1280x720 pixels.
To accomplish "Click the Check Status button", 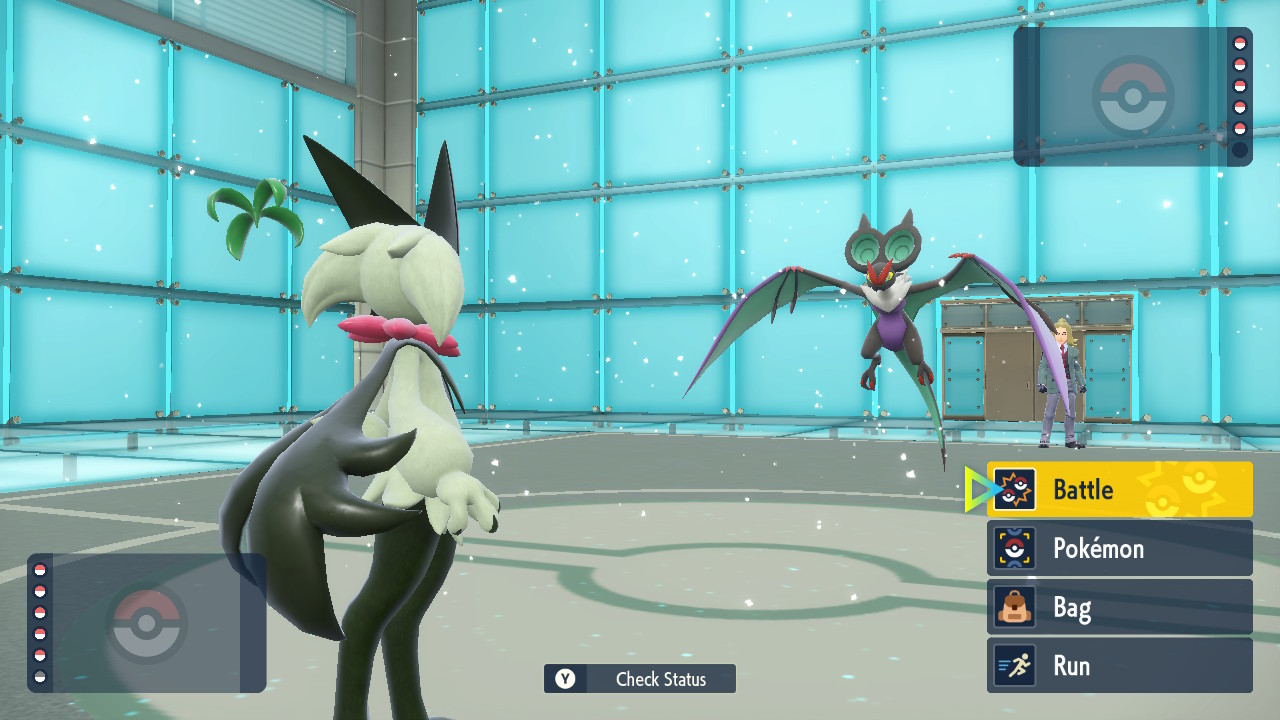I will pos(640,679).
